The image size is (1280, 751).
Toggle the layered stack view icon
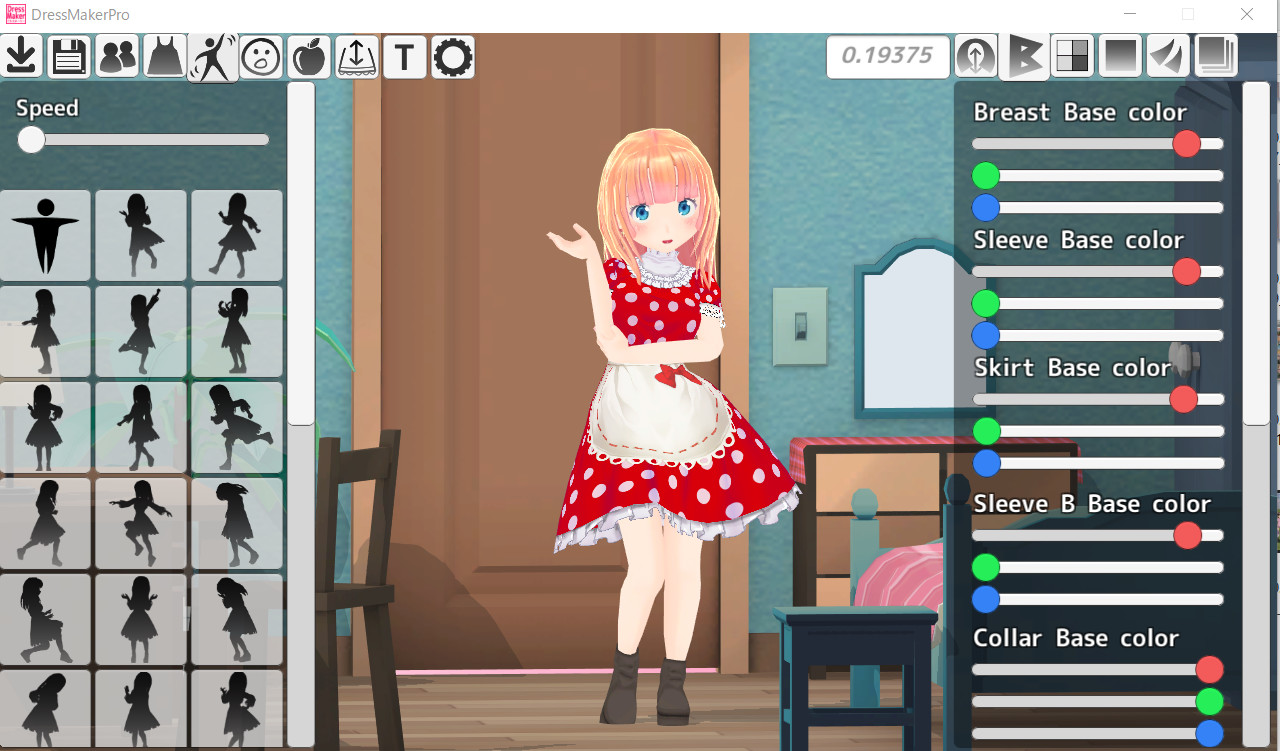(1215, 57)
